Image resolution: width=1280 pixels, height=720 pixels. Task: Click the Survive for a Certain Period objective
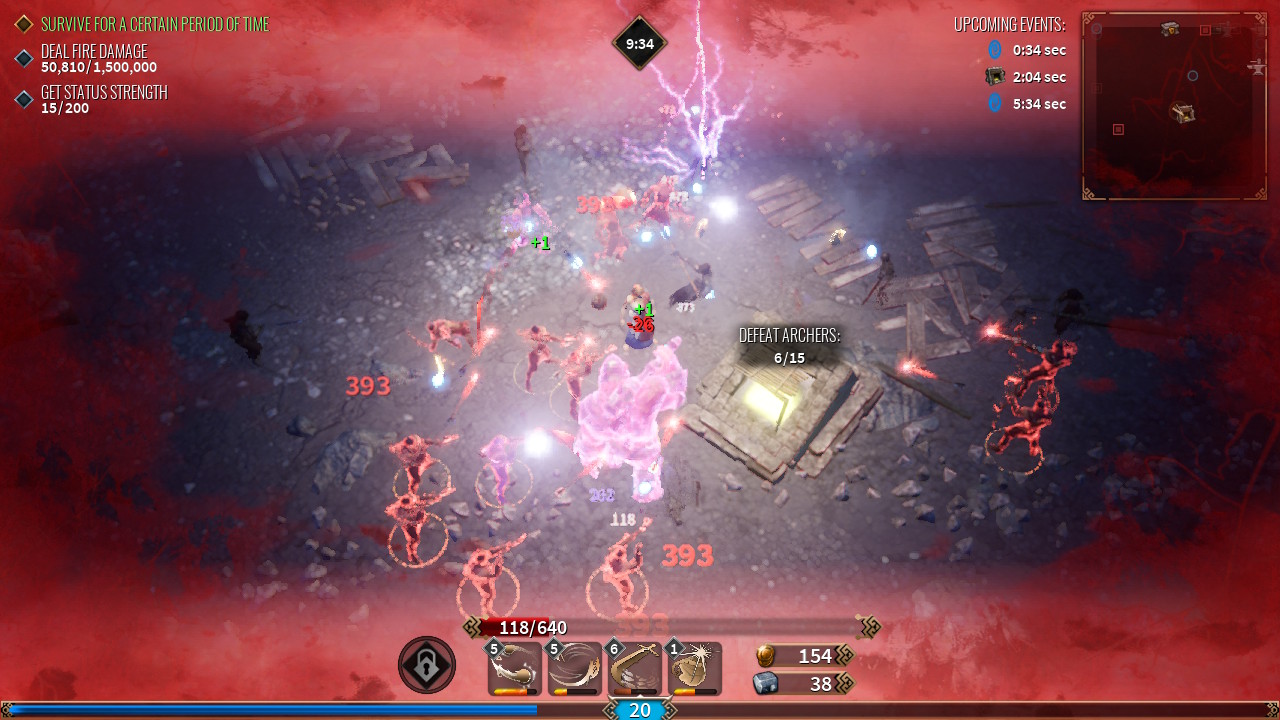pyautogui.click(x=155, y=24)
